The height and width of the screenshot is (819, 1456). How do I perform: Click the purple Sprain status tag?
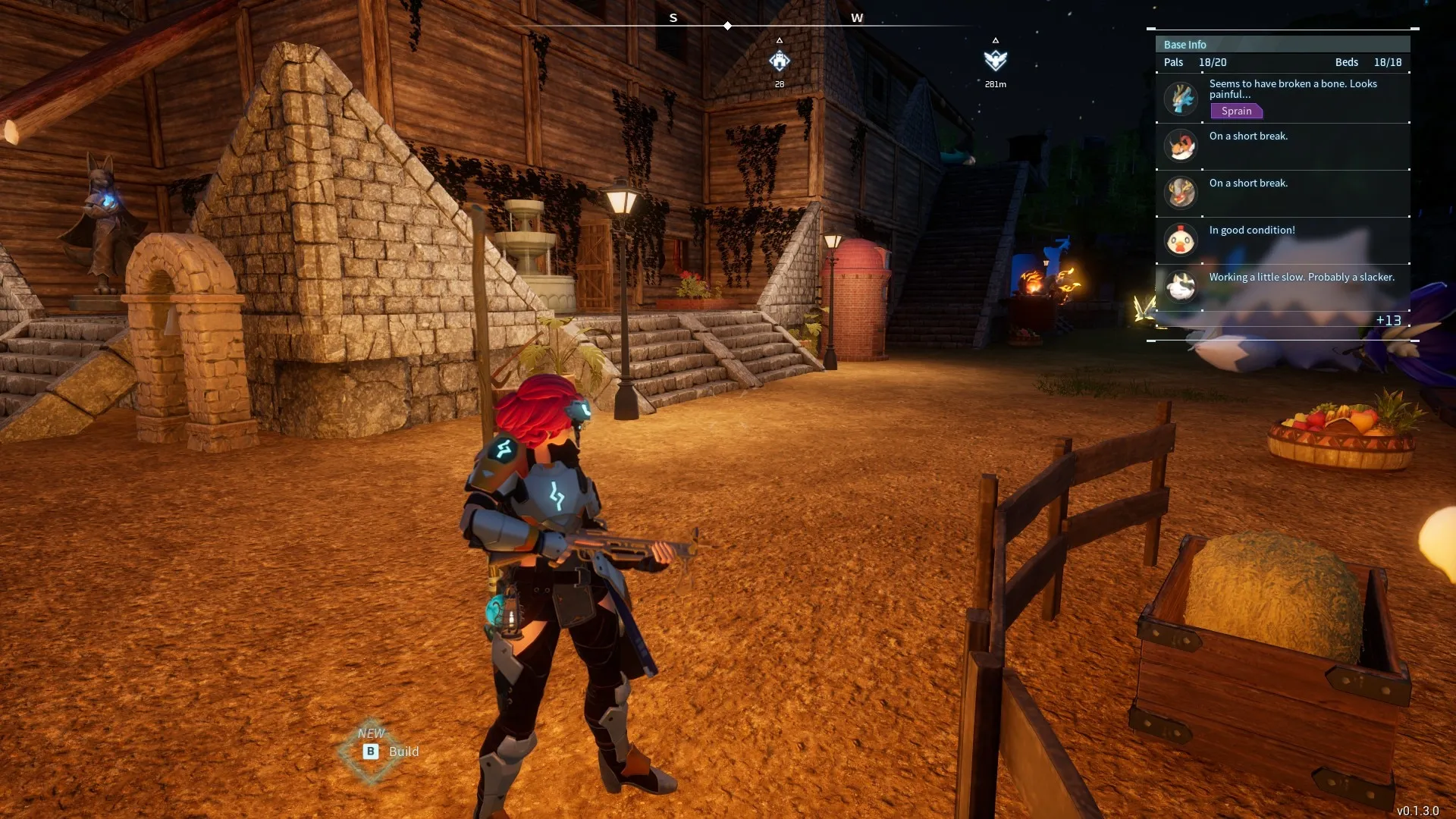tap(1236, 111)
